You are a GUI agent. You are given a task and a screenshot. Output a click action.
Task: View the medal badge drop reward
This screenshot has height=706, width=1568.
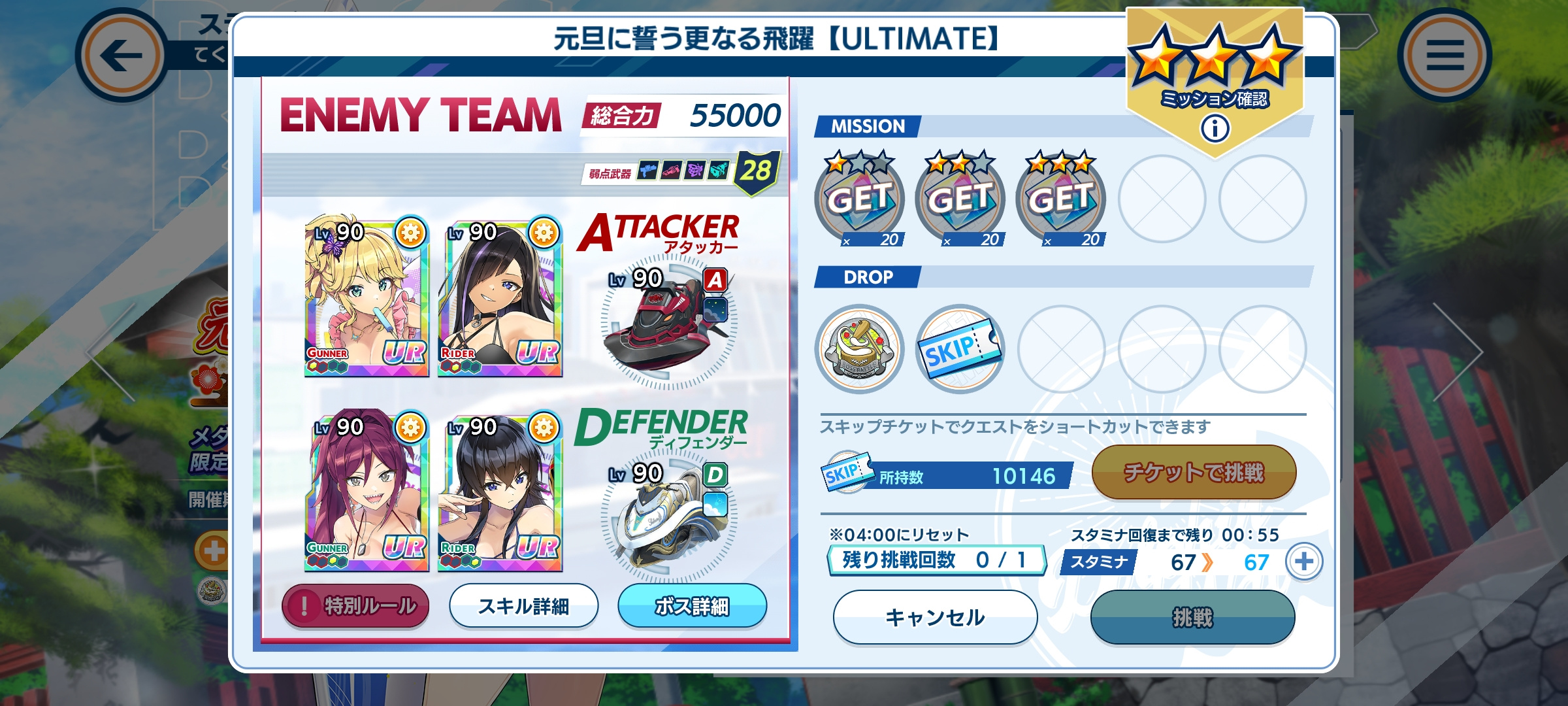859,349
